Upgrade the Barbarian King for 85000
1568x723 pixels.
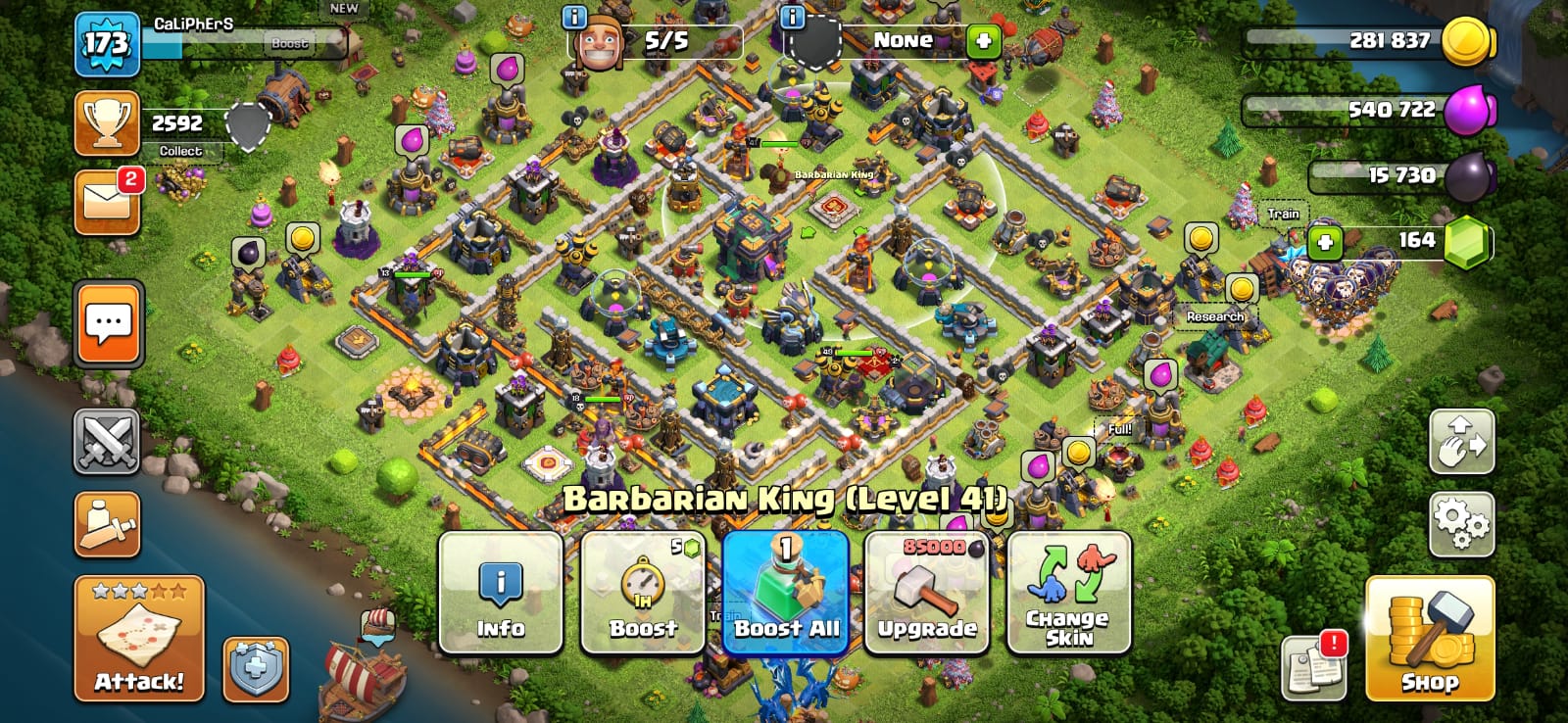(927, 594)
